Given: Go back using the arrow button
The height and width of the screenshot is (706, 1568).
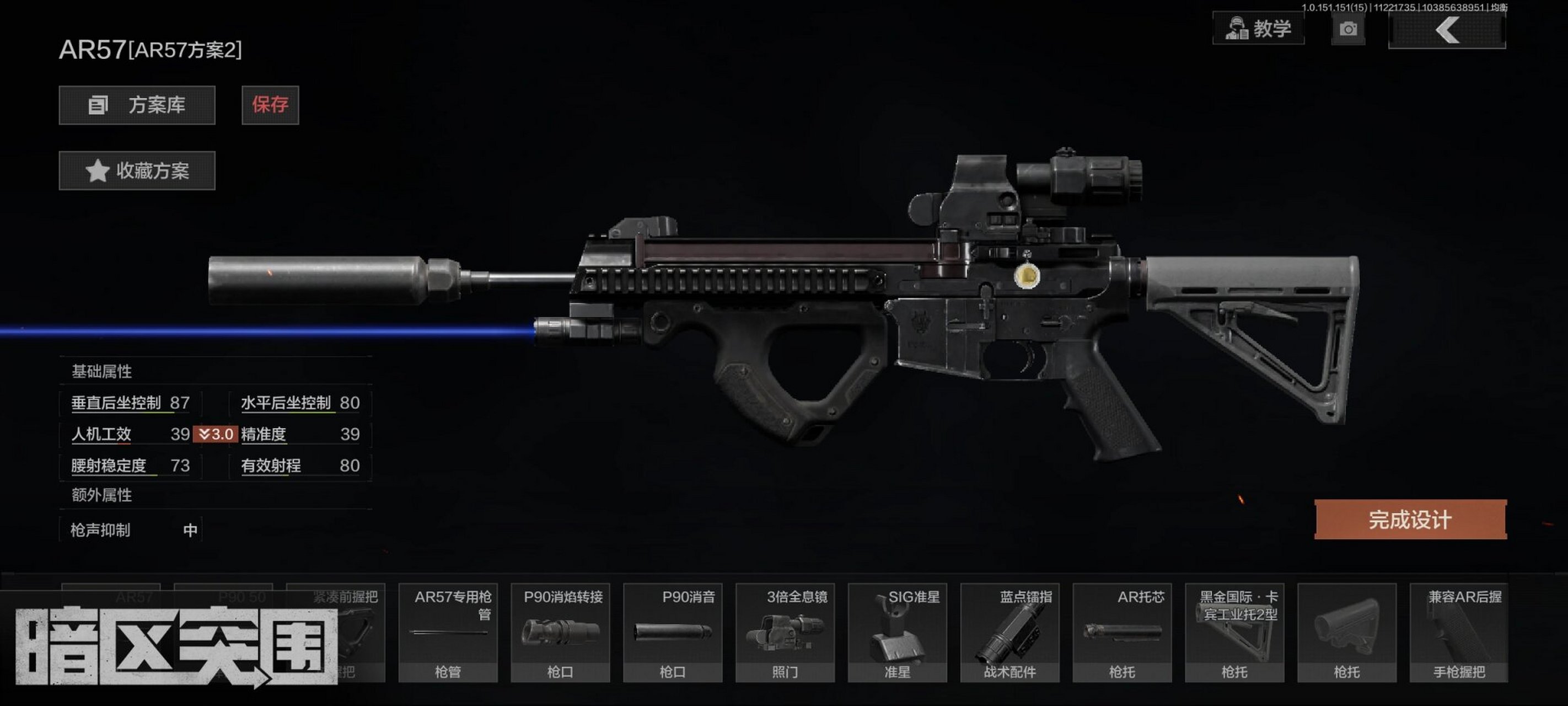Looking at the screenshot, I should [1447, 30].
